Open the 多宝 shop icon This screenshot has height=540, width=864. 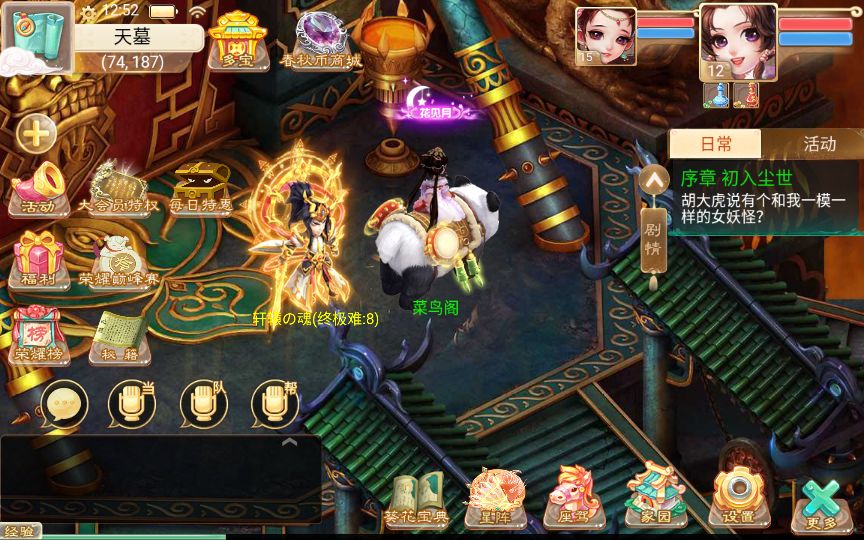pos(236,39)
